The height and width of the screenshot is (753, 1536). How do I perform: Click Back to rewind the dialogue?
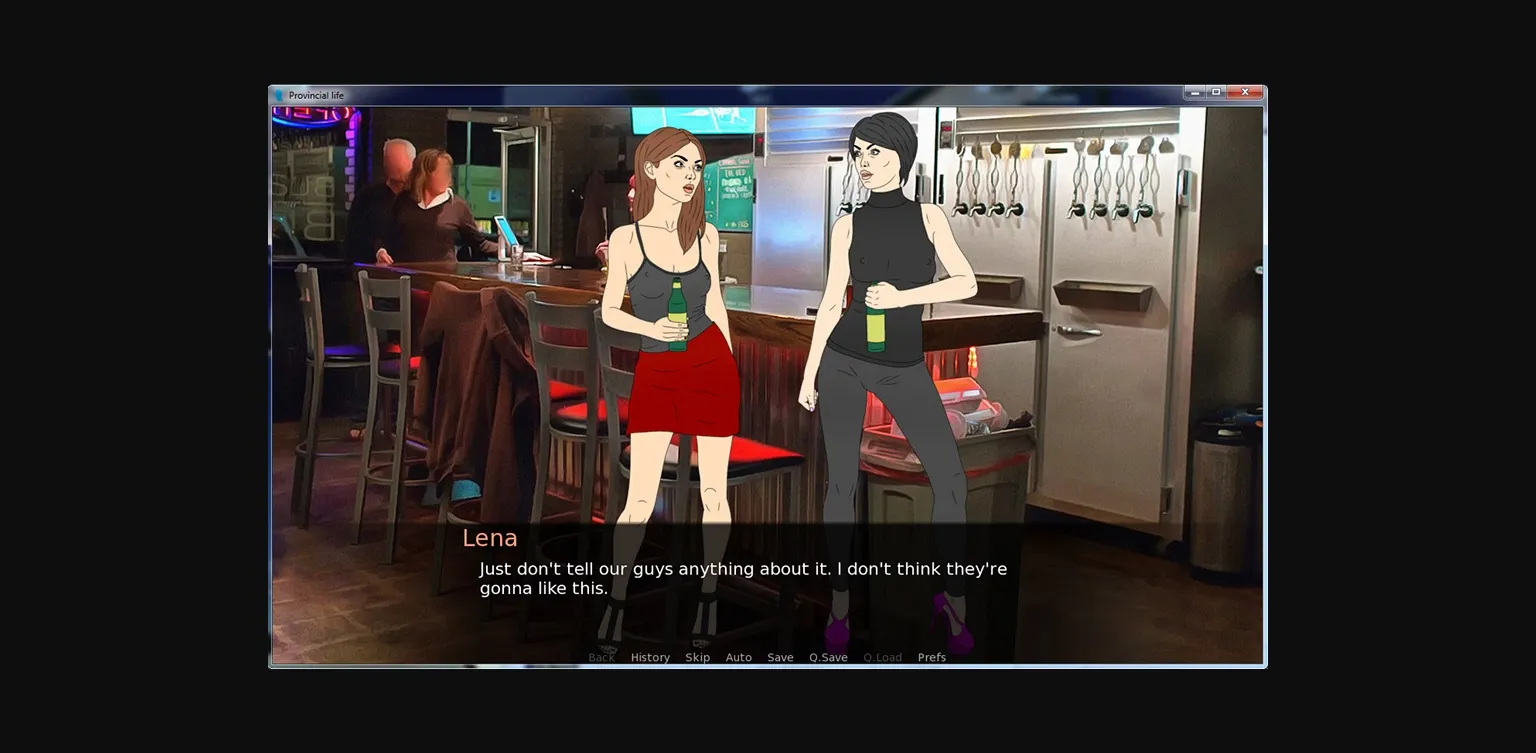click(600, 657)
